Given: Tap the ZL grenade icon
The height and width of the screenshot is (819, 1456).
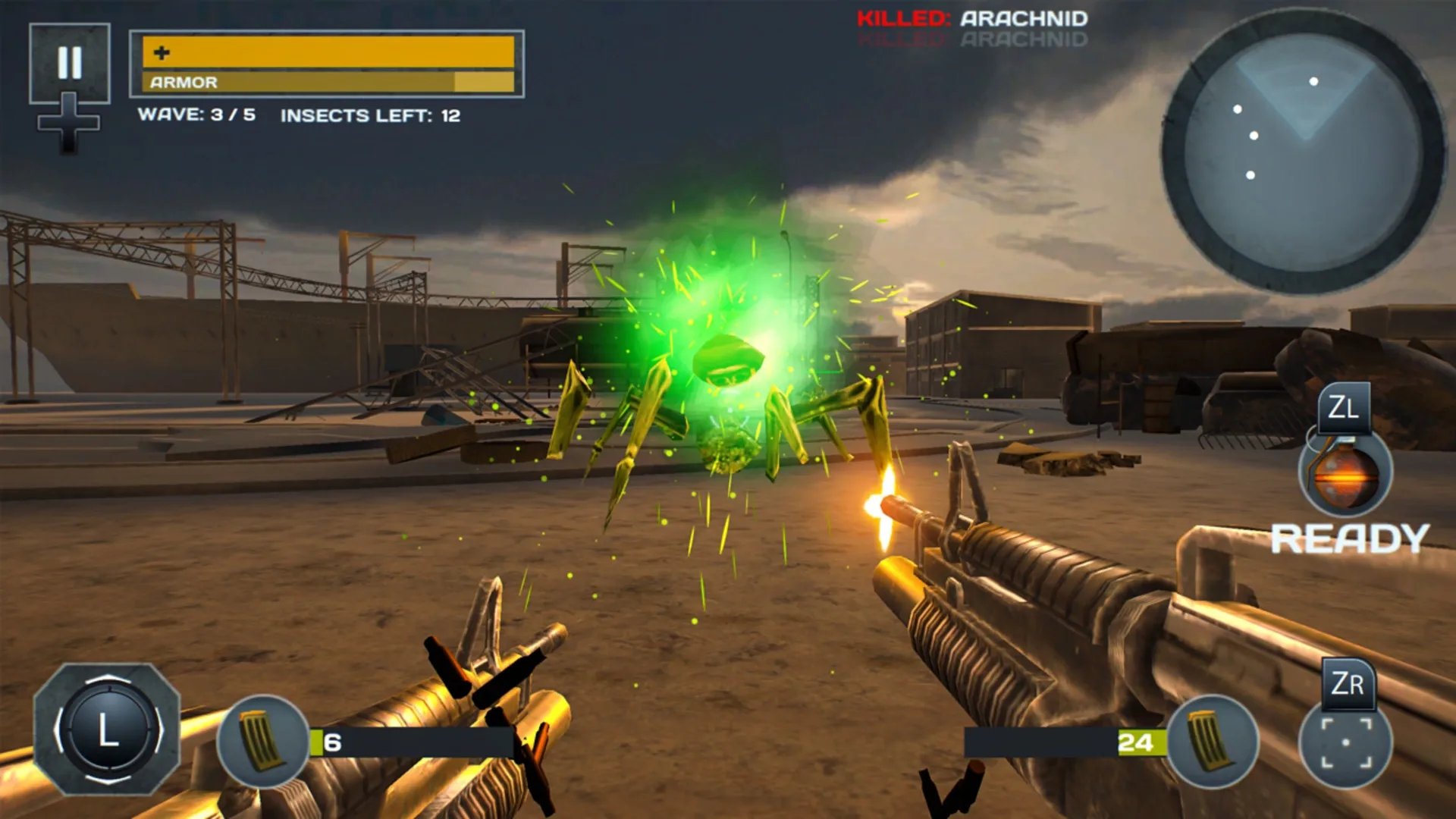Looking at the screenshot, I should pos(1345,474).
